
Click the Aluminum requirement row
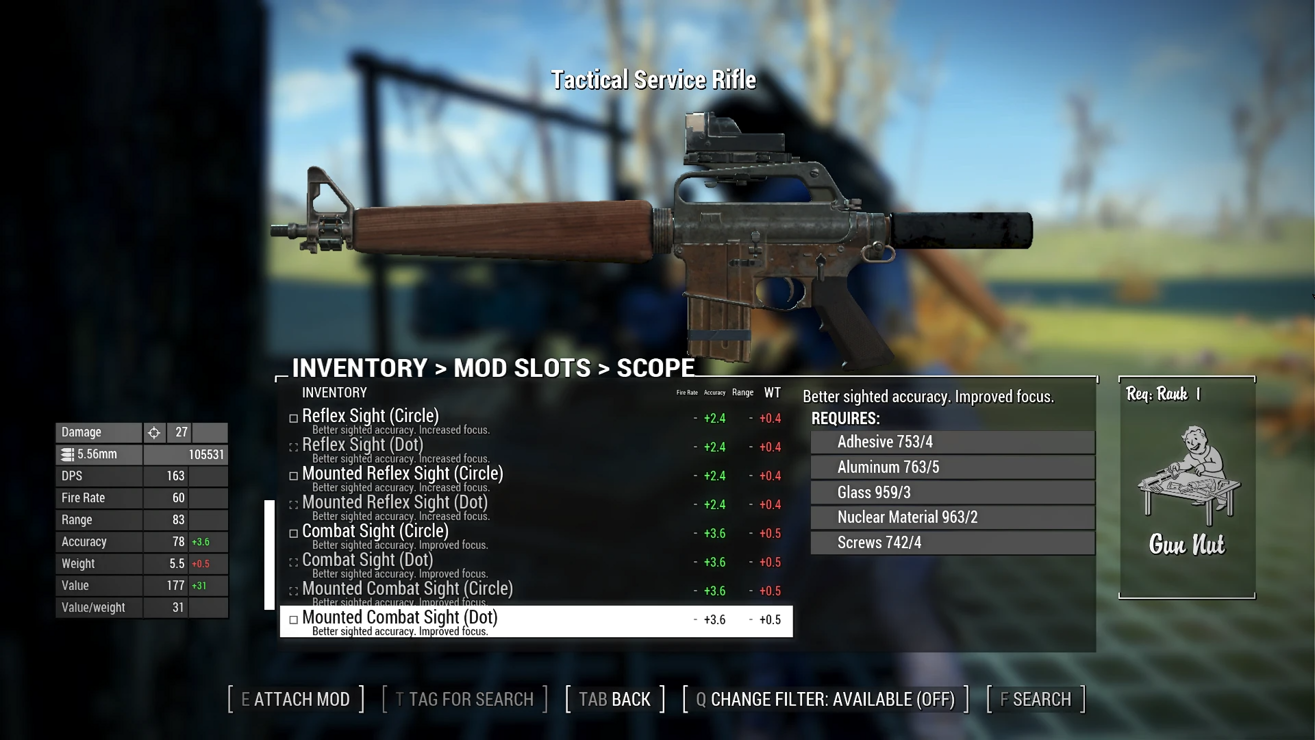[952, 467]
